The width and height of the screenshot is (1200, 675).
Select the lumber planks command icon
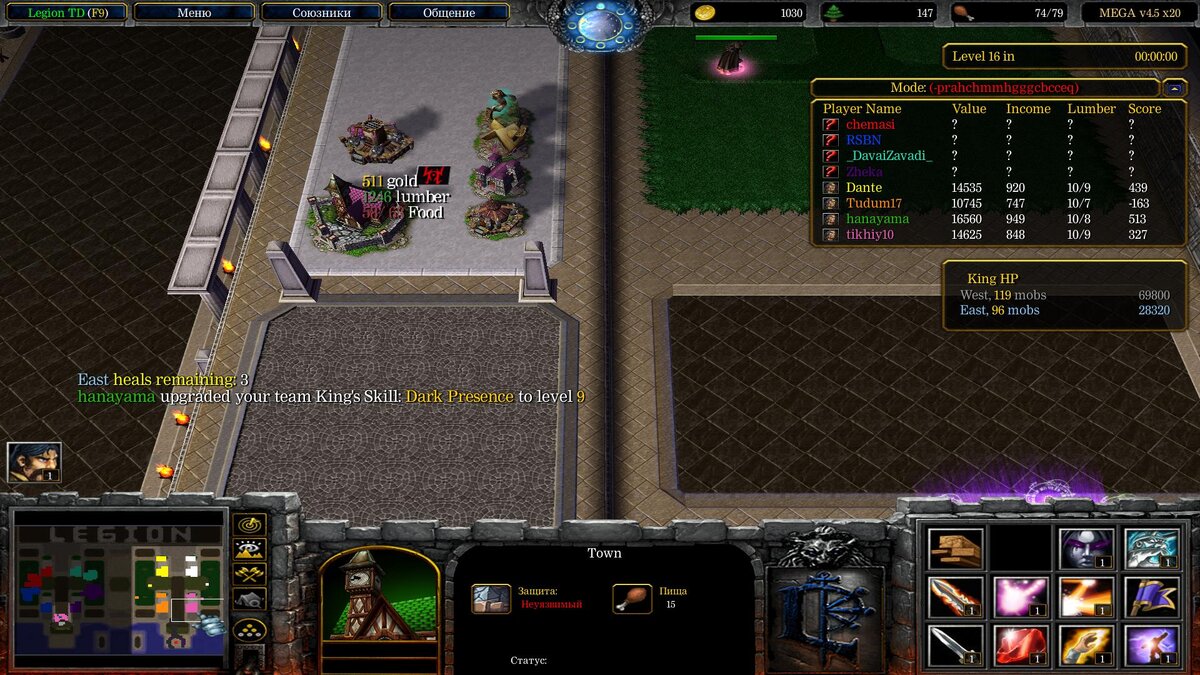[x=956, y=549]
